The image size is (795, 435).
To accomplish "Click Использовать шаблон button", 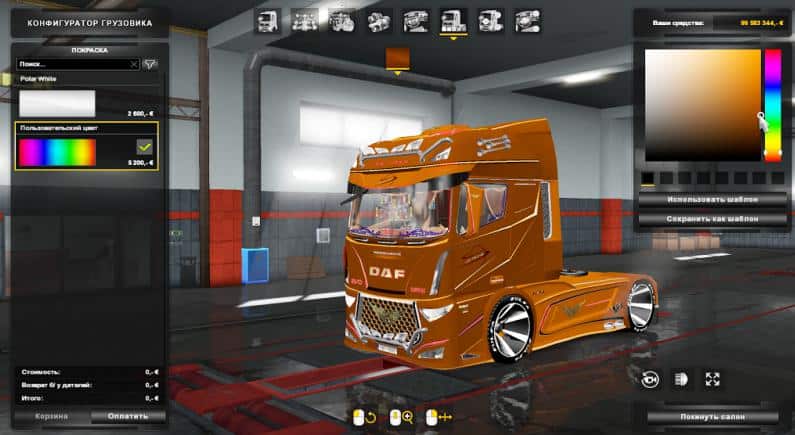I will 698,199.
